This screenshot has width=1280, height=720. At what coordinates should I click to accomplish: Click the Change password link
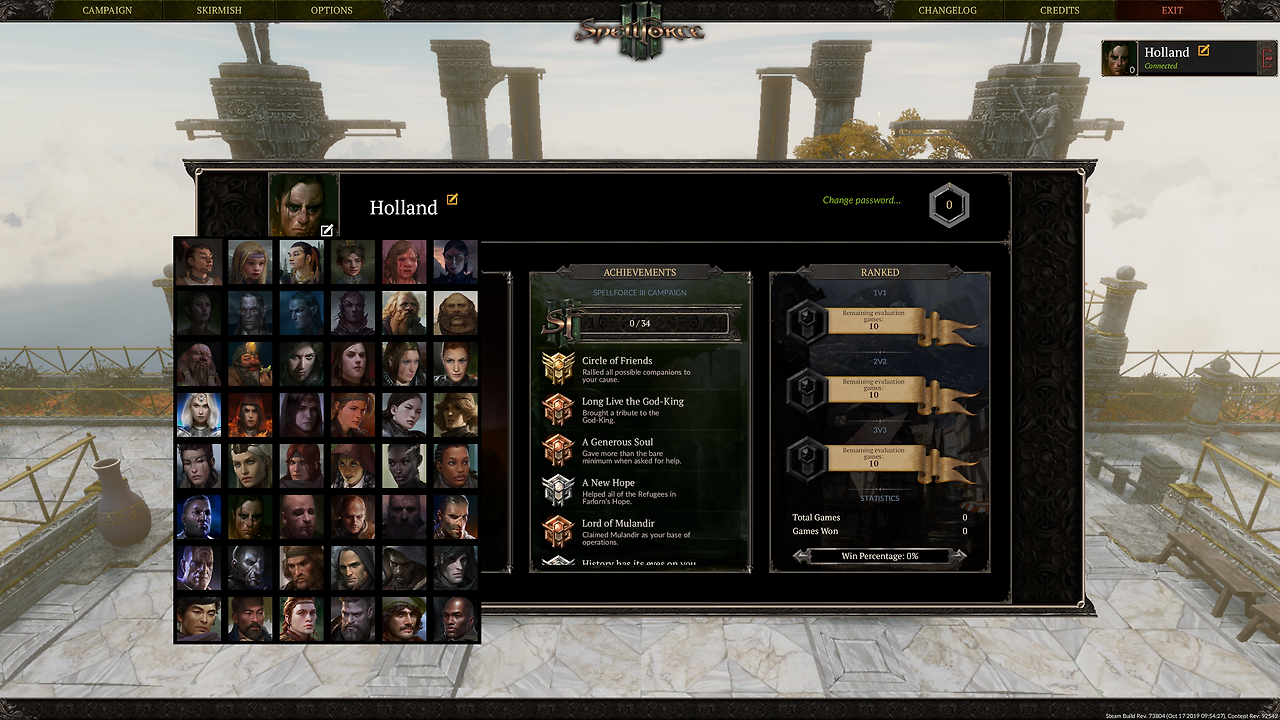pos(861,200)
